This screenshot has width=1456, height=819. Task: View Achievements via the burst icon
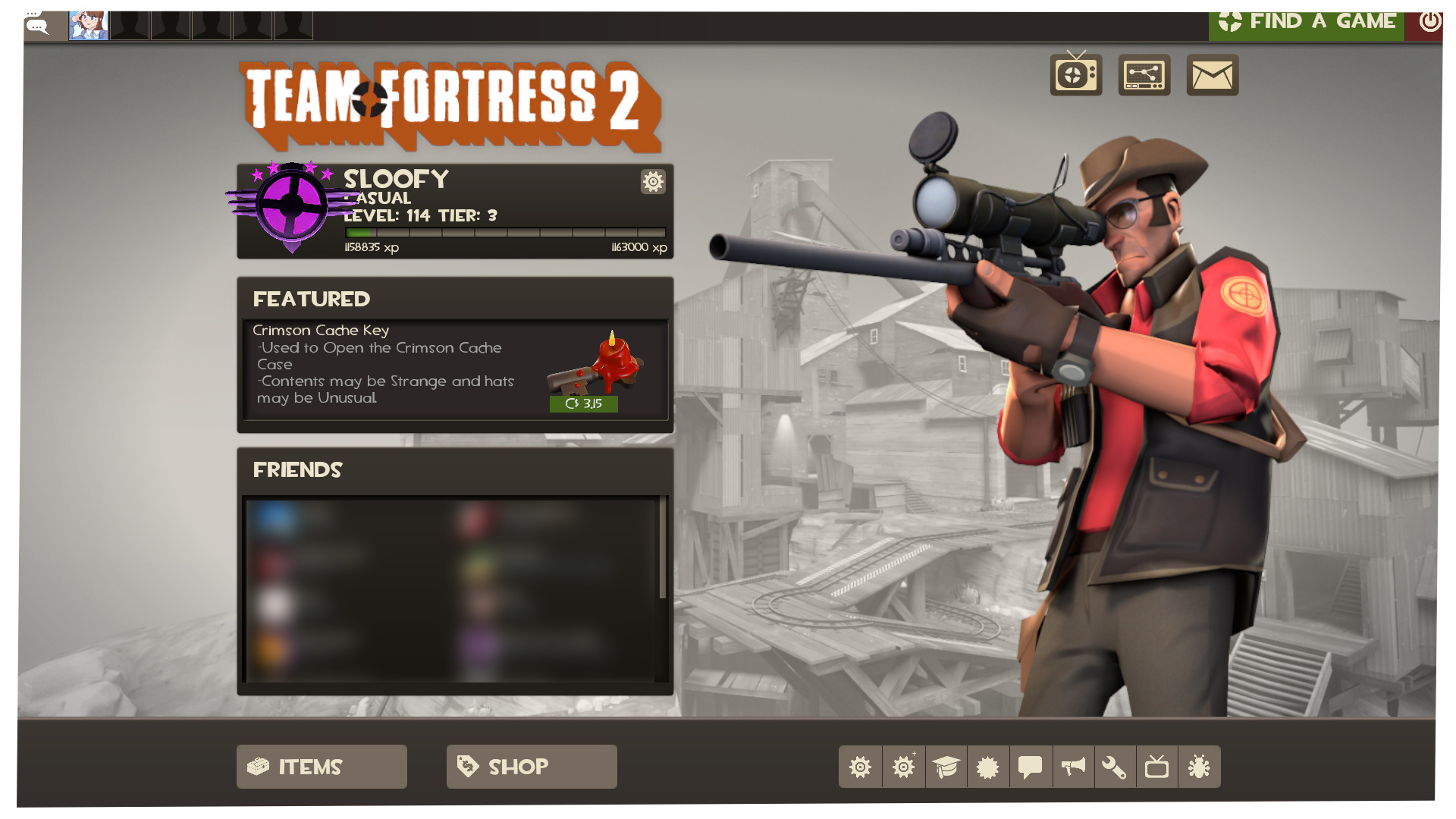988,767
